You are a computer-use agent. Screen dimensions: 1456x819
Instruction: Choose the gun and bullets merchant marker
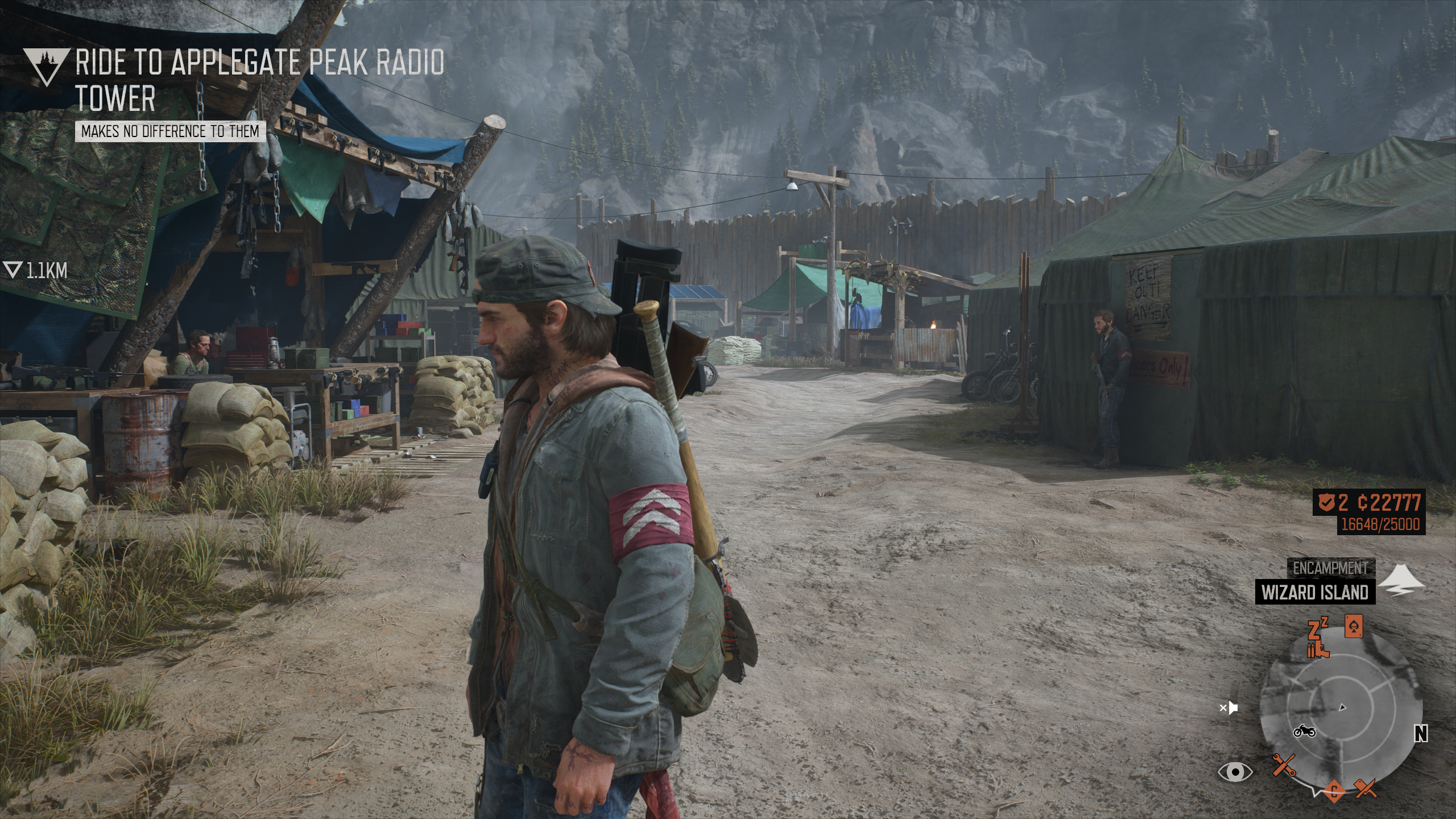(x=1318, y=650)
